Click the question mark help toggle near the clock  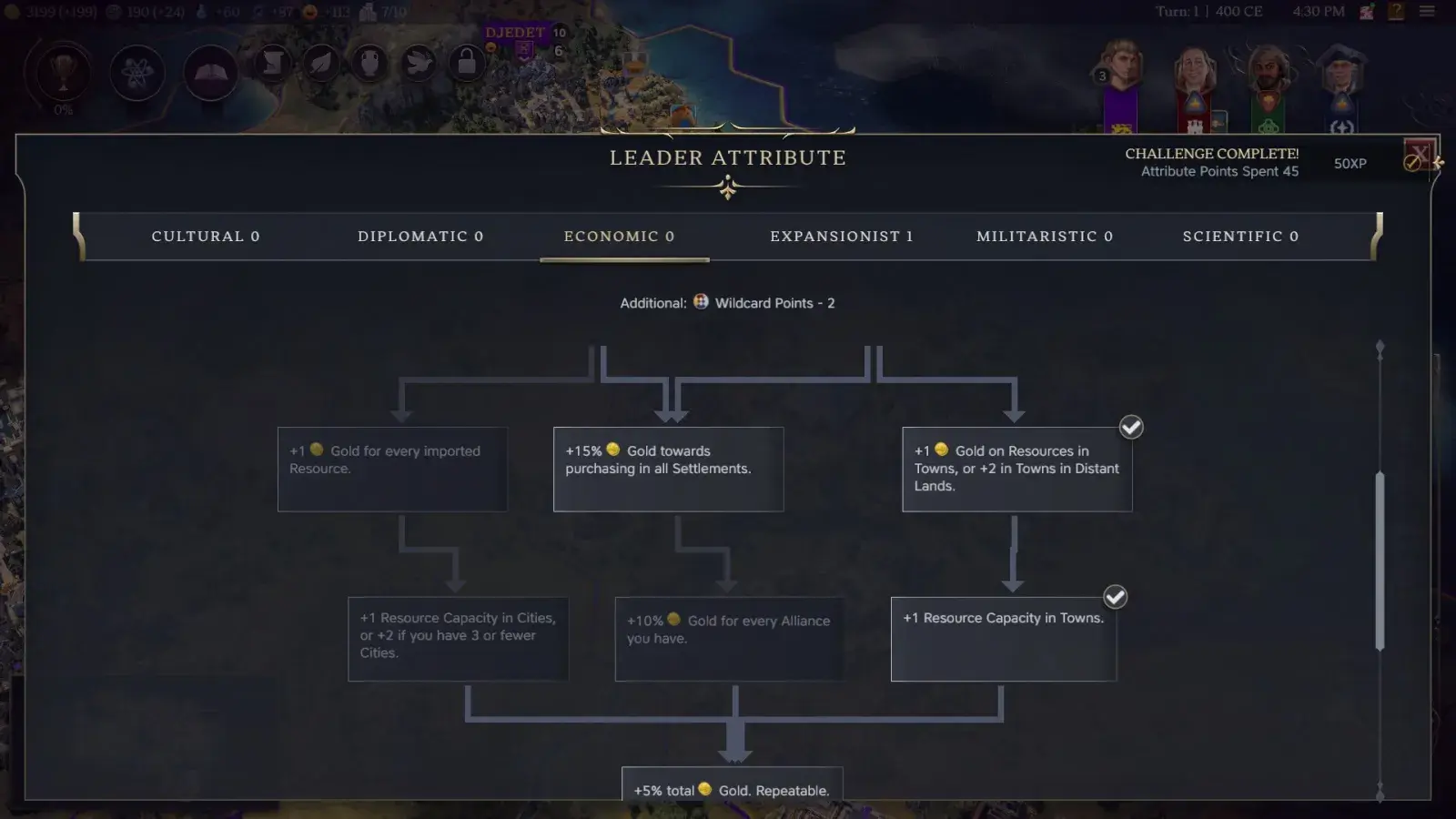point(1394,11)
